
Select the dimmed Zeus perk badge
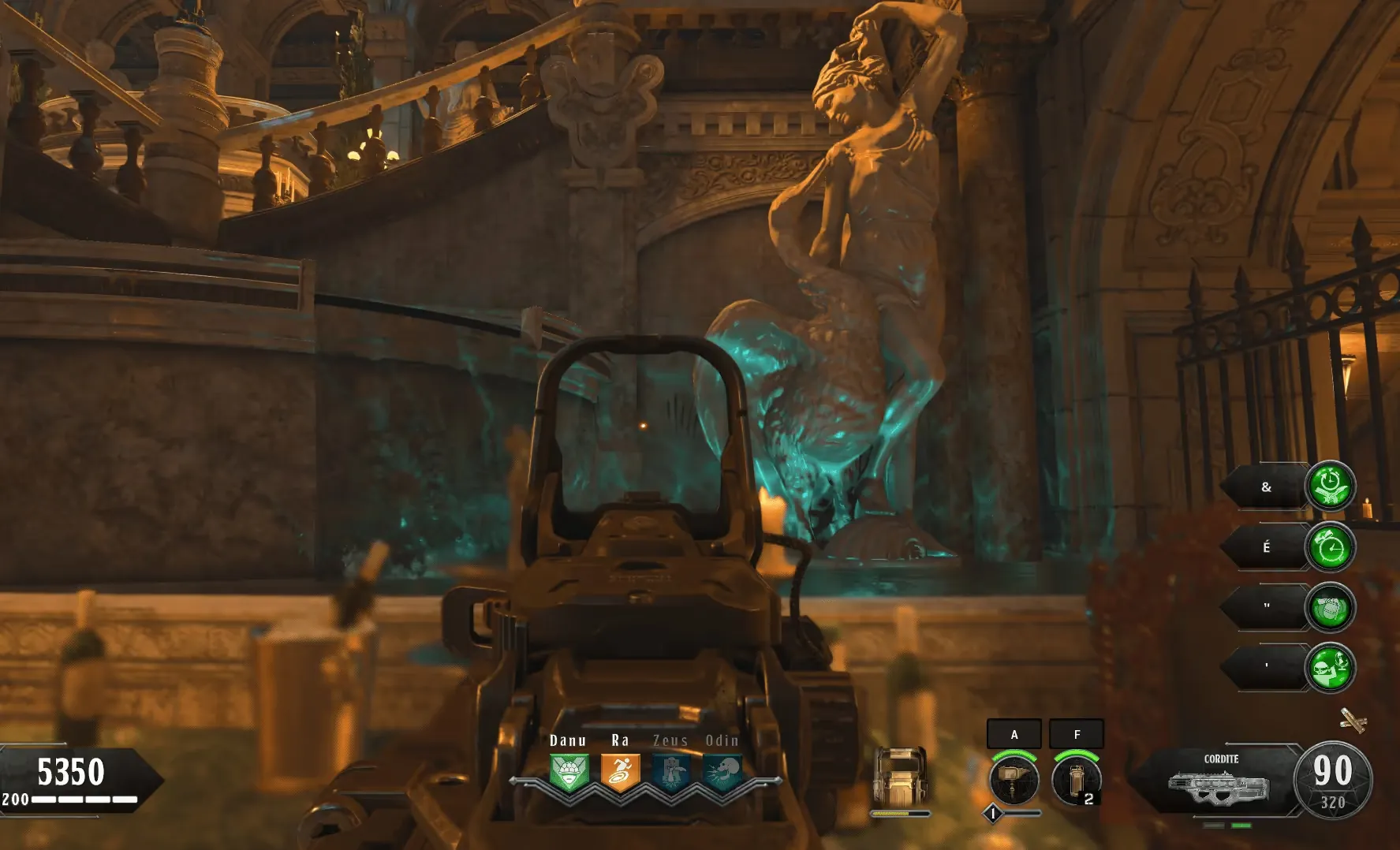click(670, 772)
